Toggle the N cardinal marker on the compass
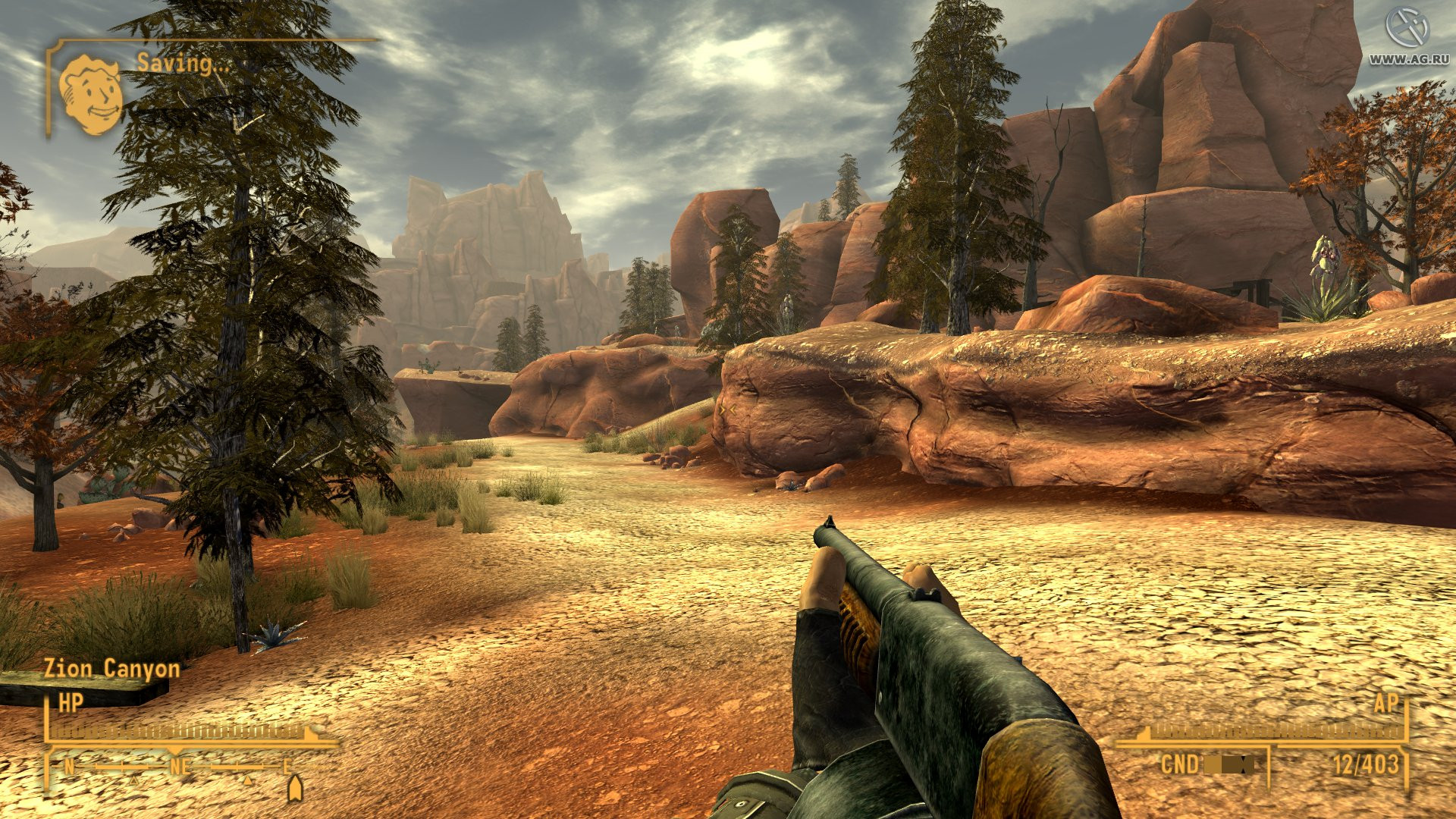 (69, 767)
